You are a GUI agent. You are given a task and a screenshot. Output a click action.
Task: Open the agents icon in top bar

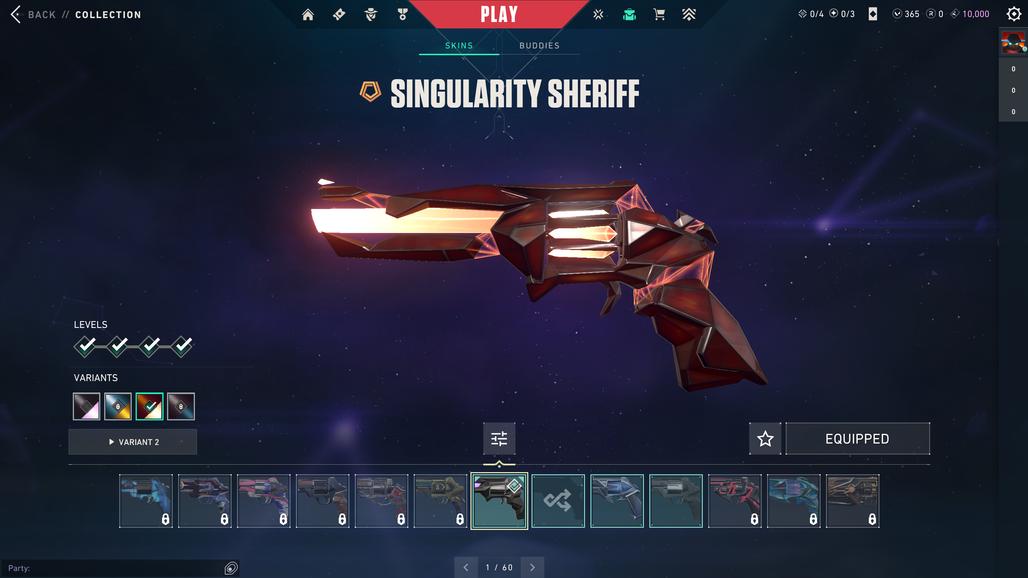pos(370,15)
